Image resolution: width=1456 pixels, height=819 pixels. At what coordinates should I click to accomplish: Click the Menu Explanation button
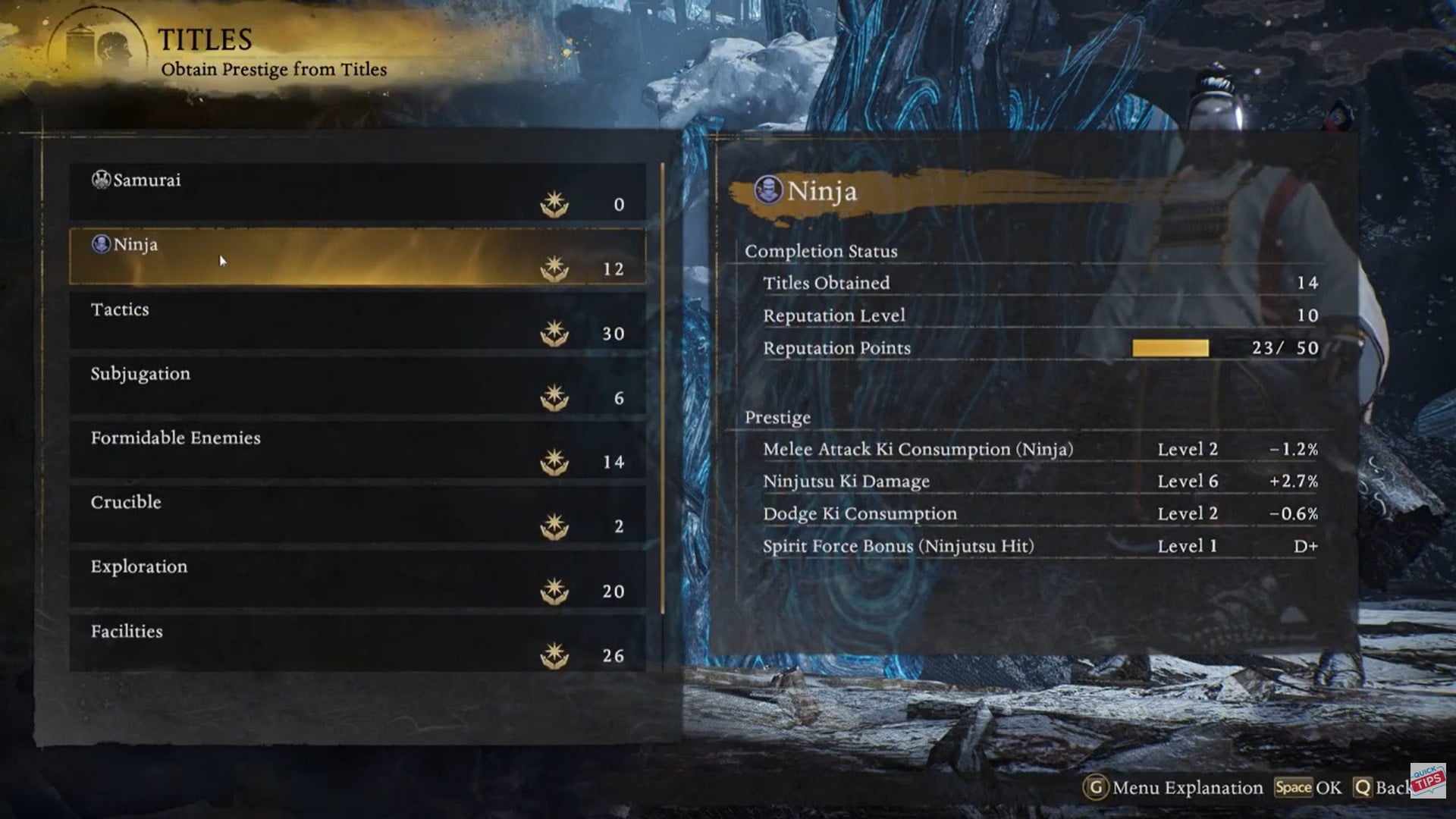1173,788
